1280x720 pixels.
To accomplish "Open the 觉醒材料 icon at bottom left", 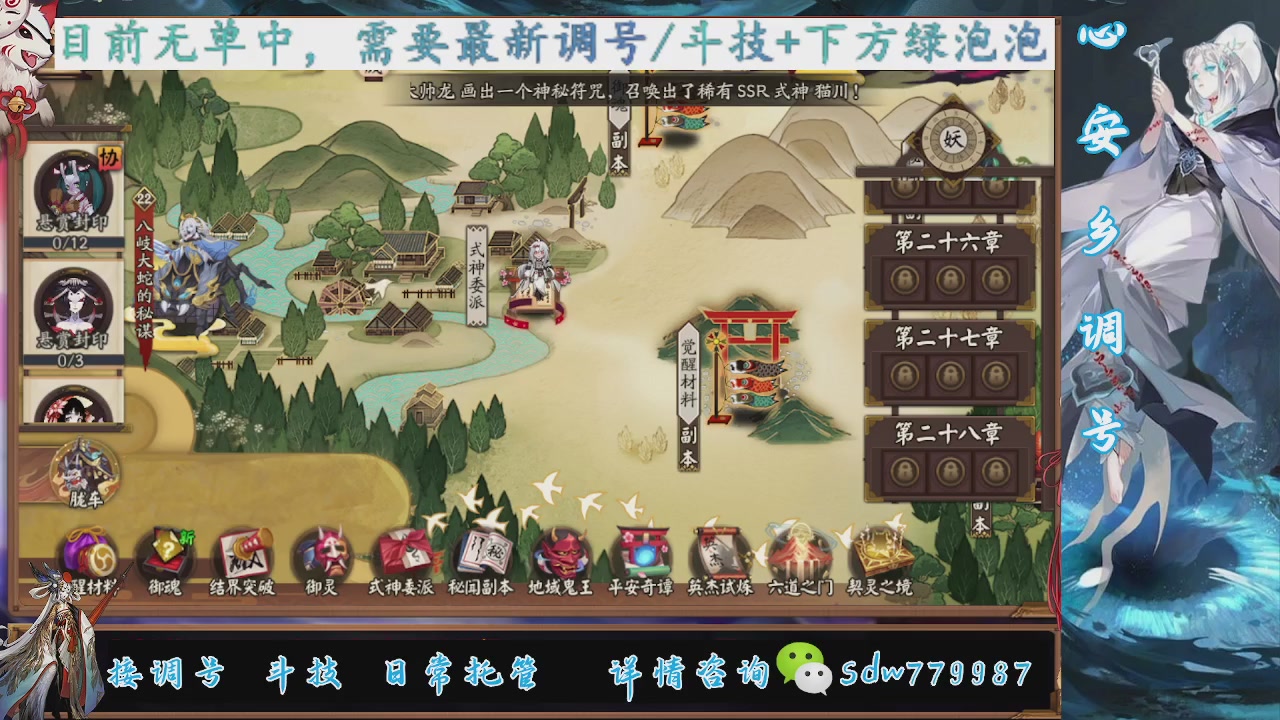I will coord(90,555).
